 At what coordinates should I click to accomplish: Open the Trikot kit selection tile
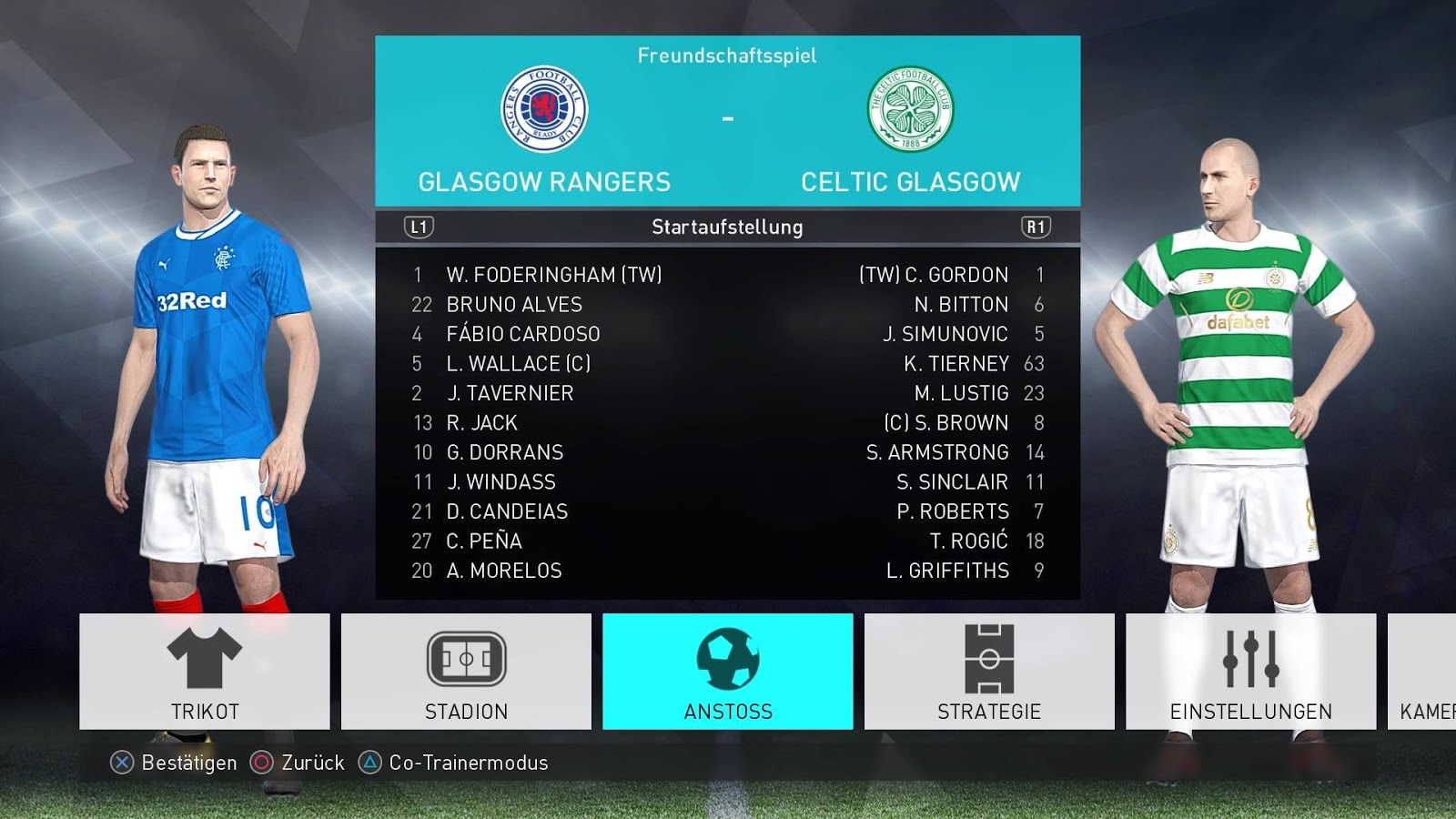click(x=204, y=672)
